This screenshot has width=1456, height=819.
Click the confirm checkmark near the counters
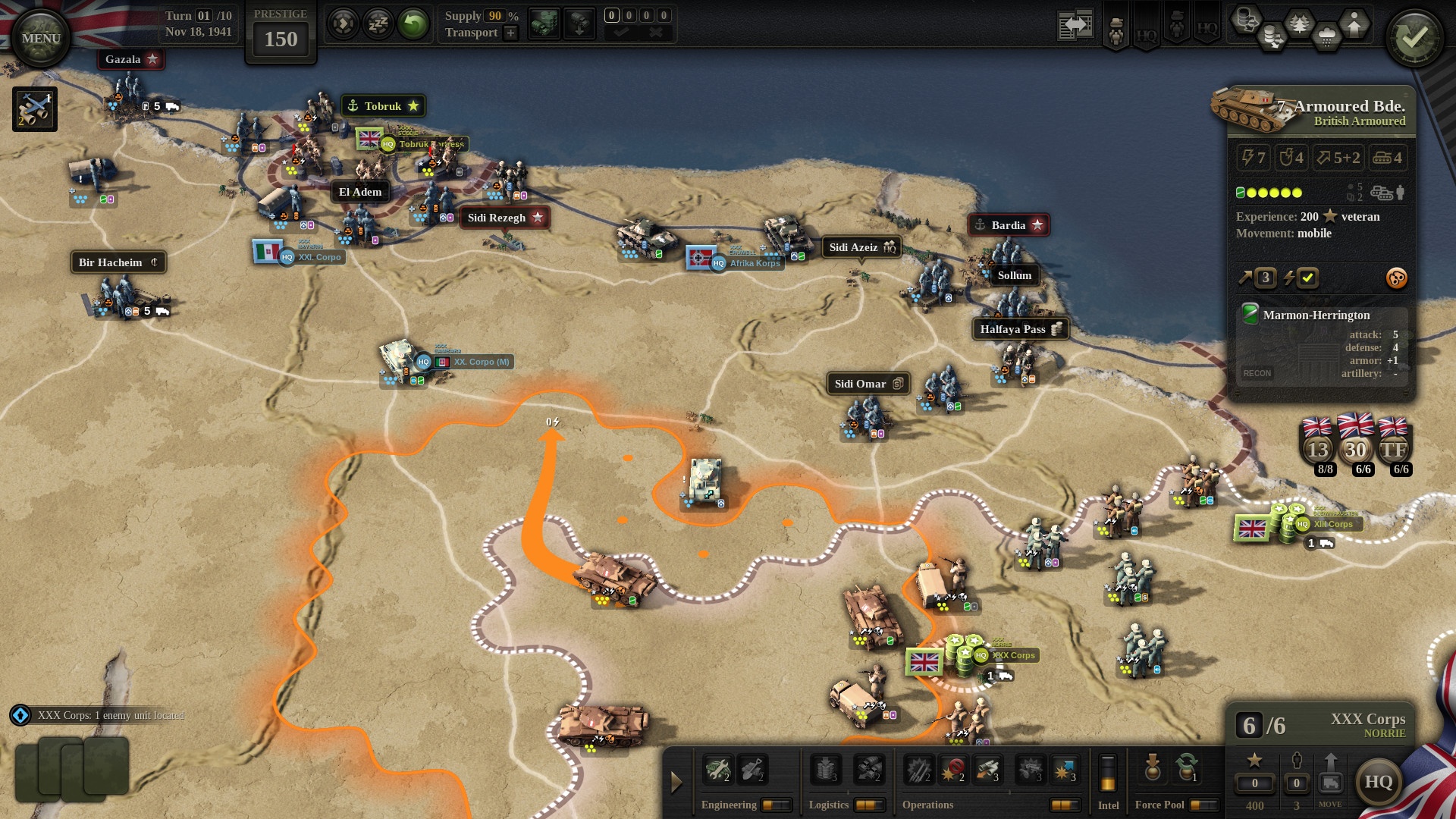tap(623, 33)
